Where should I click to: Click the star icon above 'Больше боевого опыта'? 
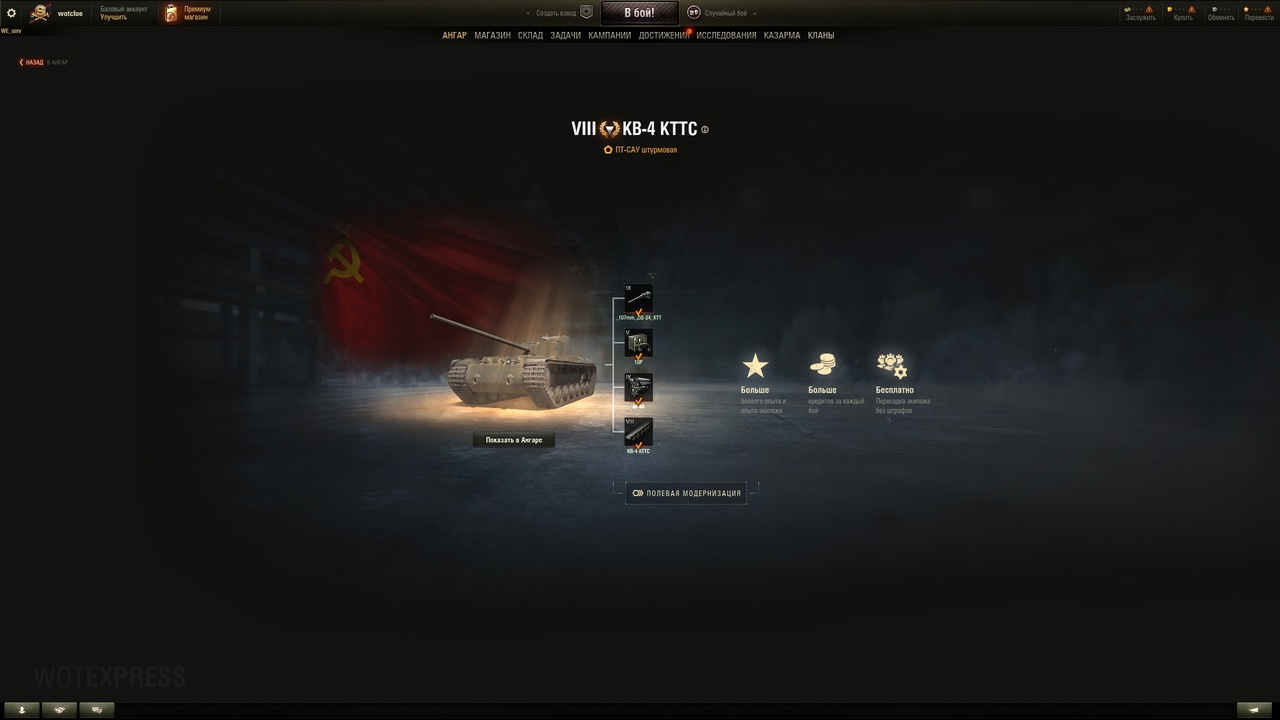[x=756, y=363]
